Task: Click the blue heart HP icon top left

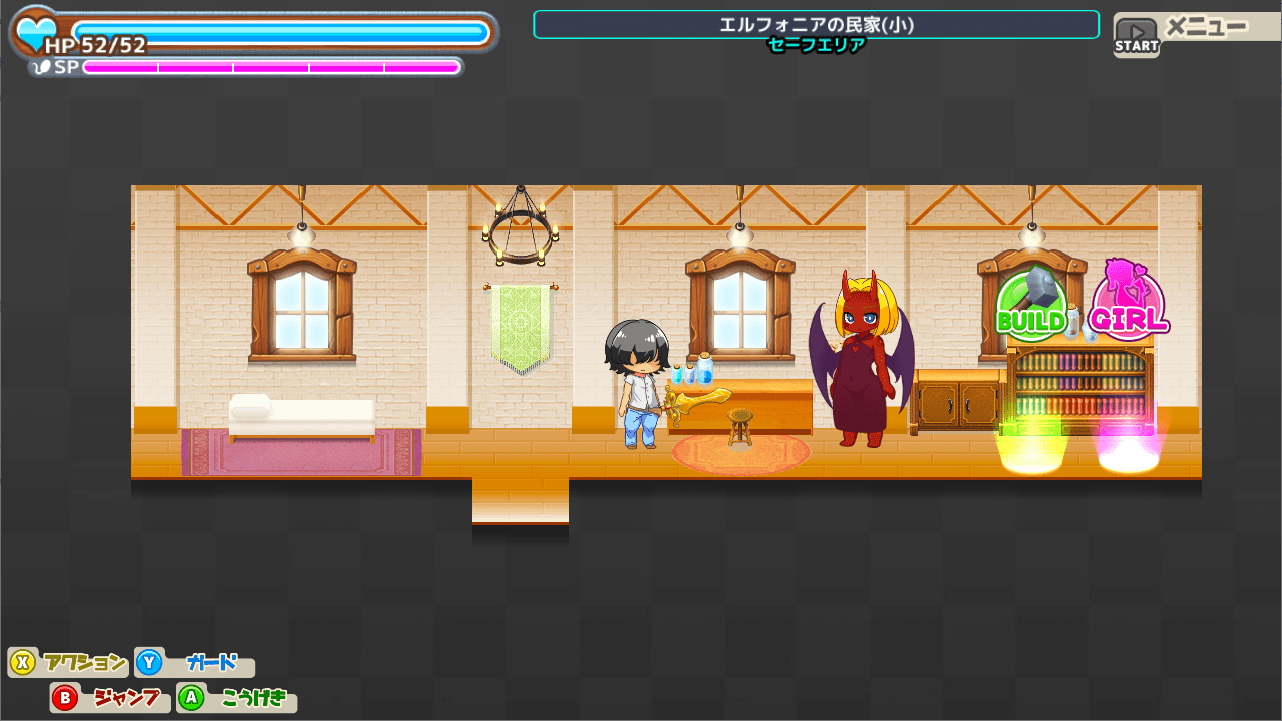Action: [34, 32]
